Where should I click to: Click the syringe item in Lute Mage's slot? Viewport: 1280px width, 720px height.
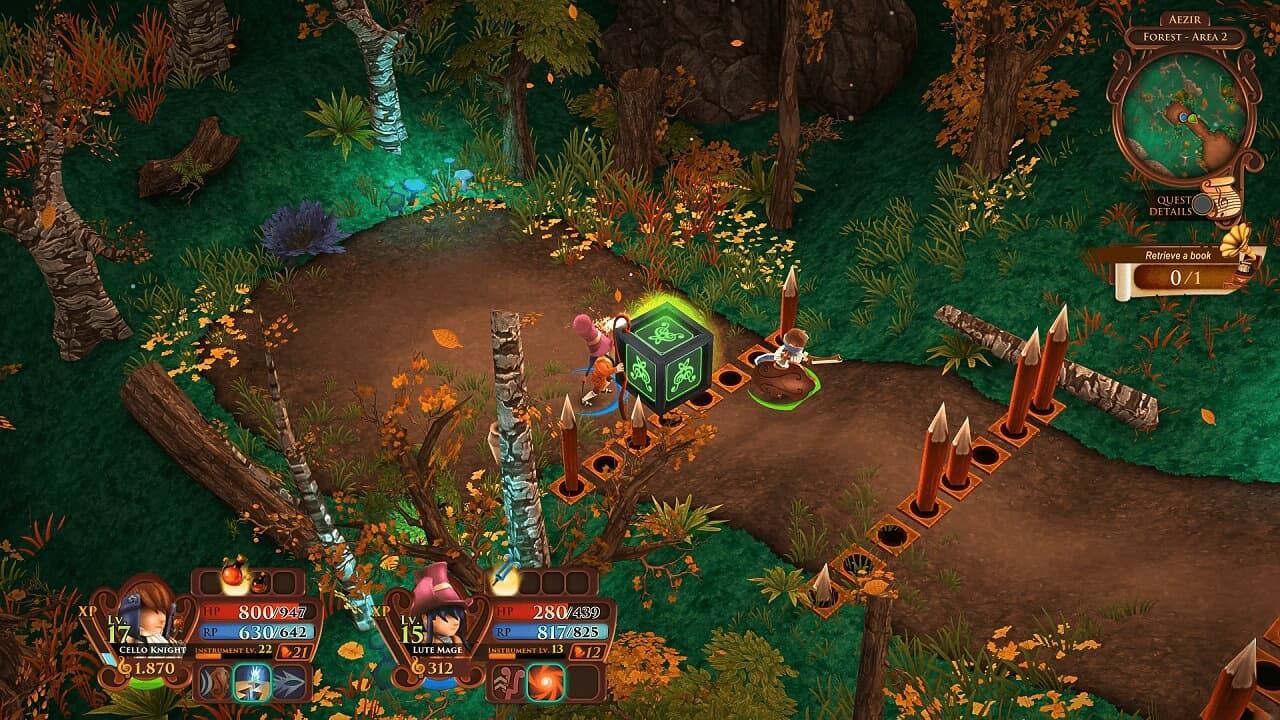[x=502, y=578]
